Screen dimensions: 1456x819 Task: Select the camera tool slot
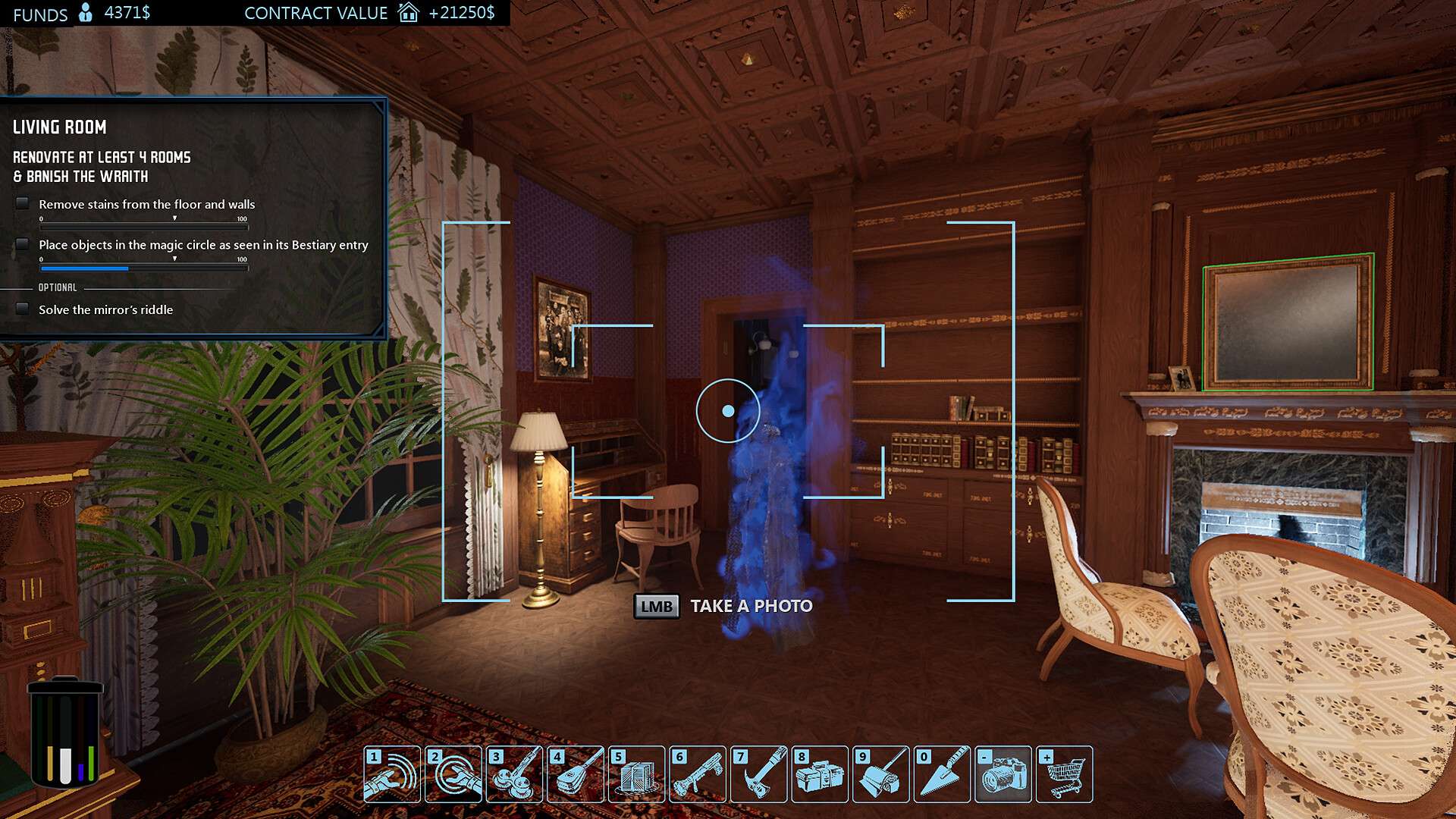click(x=1003, y=774)
